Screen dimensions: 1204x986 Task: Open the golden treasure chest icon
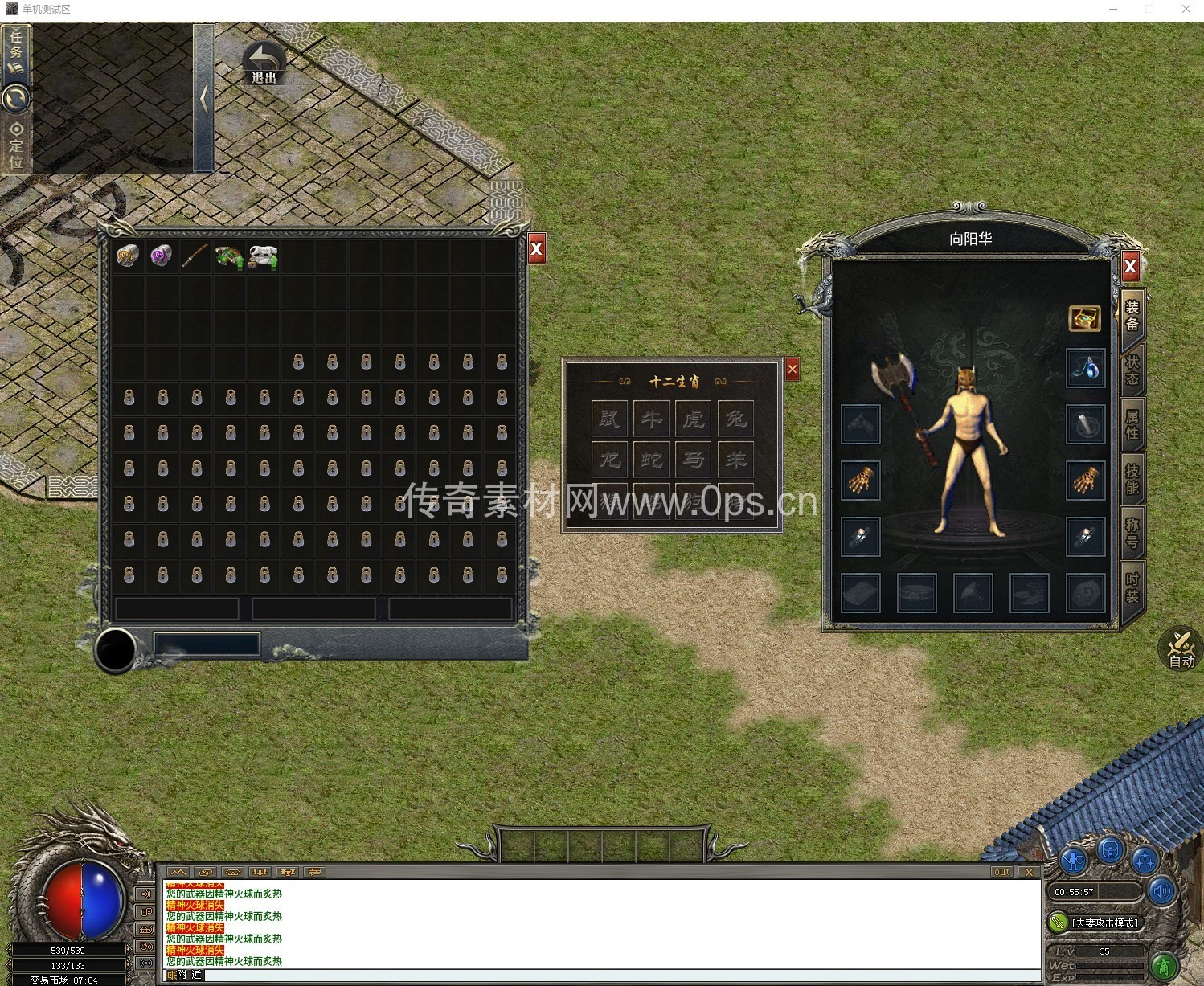click(x=1084, y=319)
